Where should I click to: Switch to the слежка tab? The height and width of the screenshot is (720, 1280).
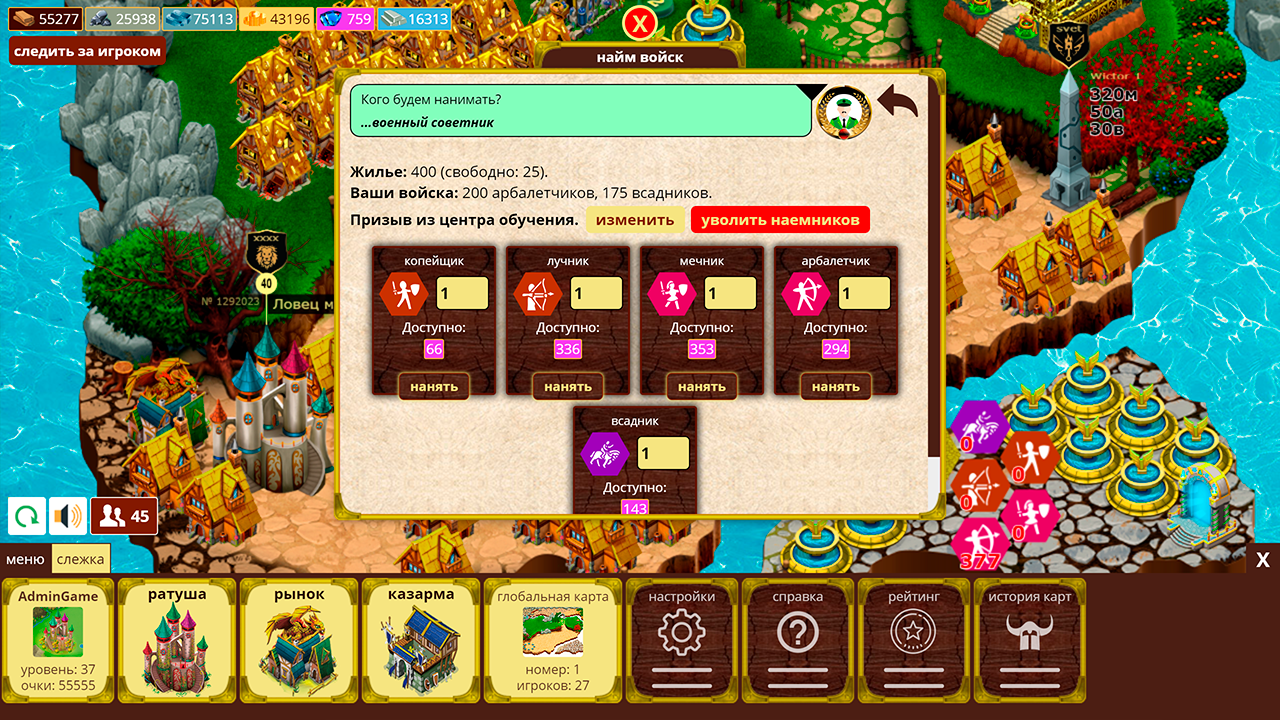tap(83, 559)
